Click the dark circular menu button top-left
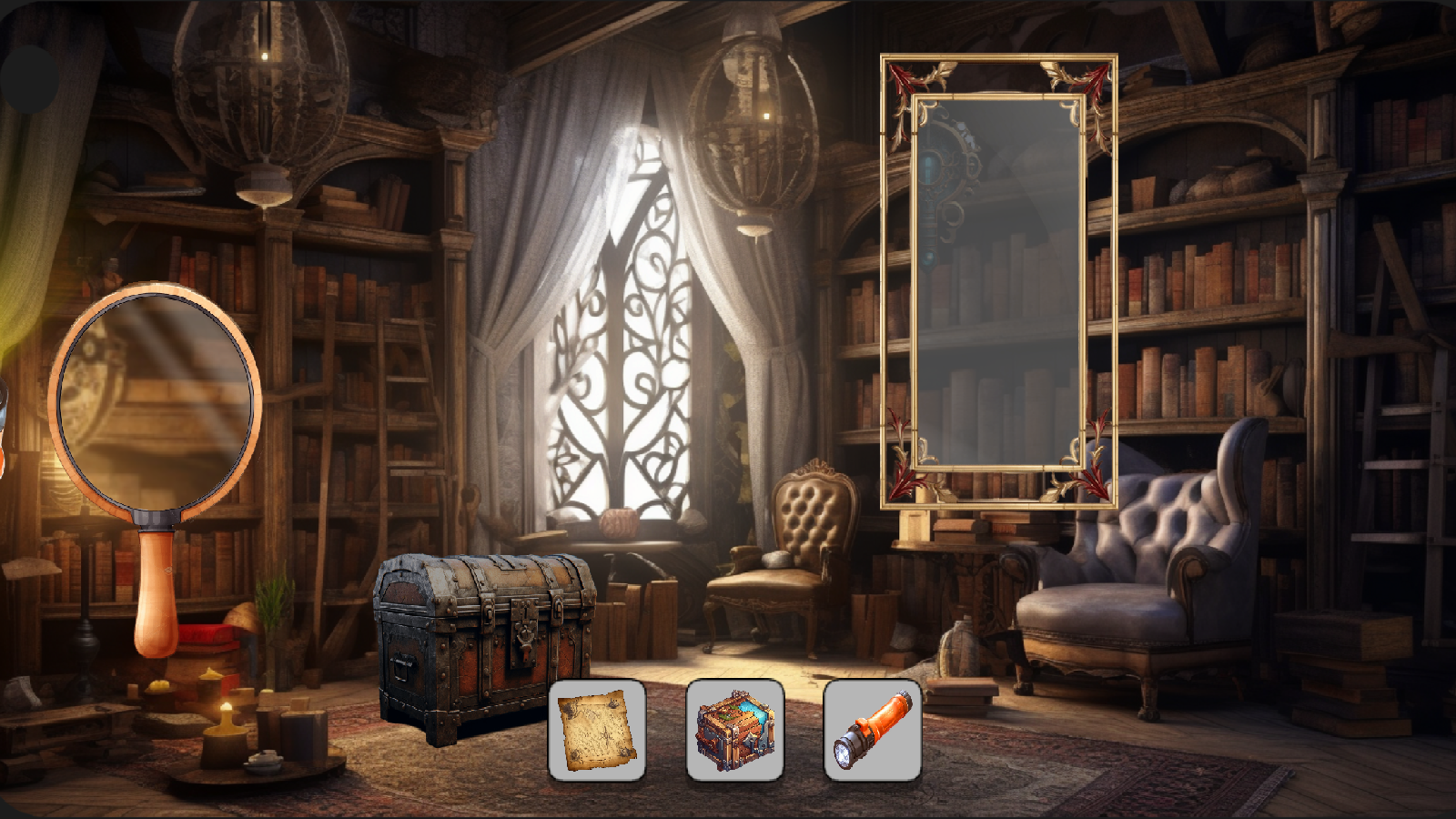 coord(27,80)
